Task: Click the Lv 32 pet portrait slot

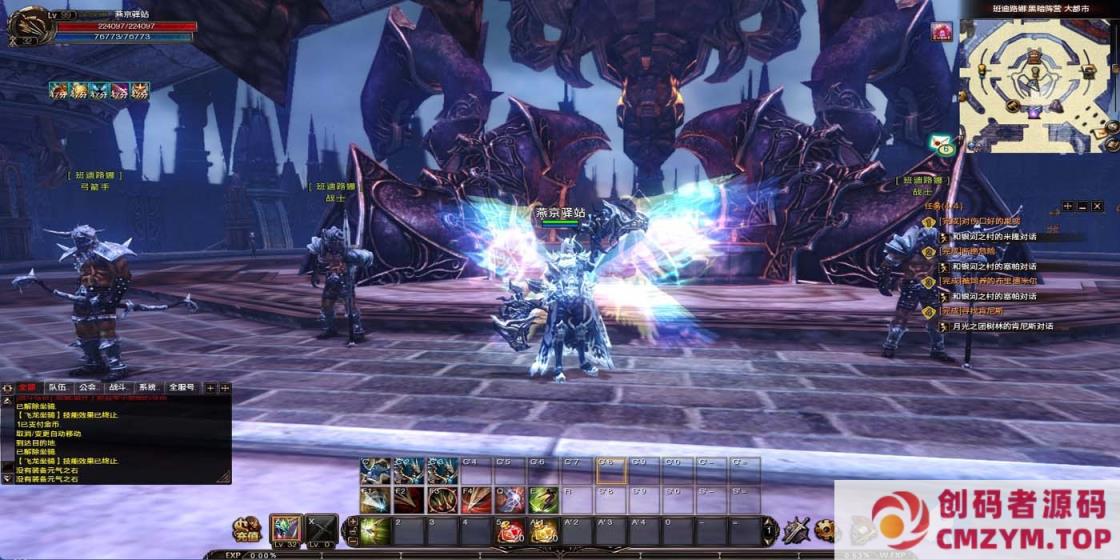Action: point(286,528)
